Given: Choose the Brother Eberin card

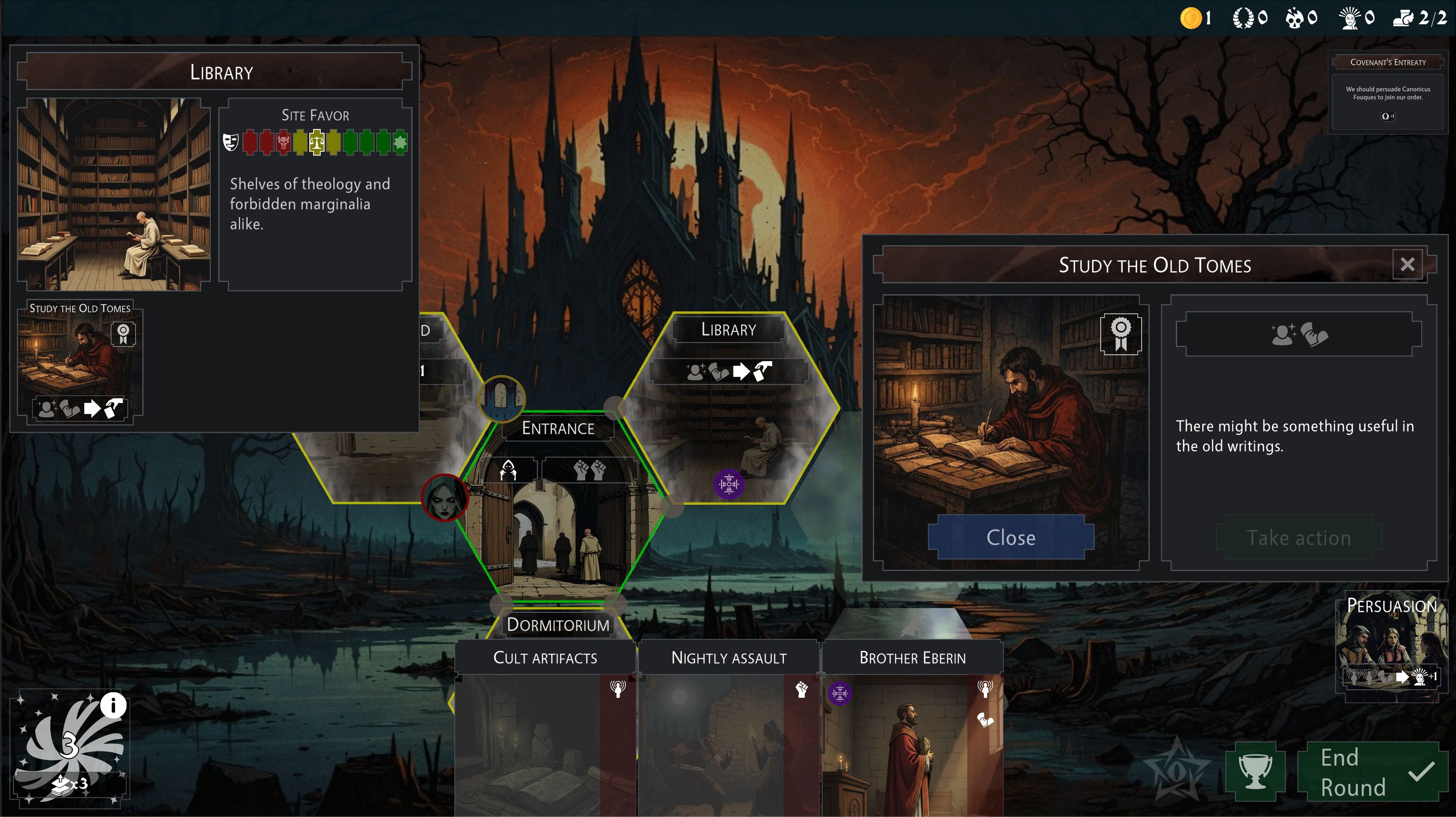Looking at the screenshot, I should 912,729.
